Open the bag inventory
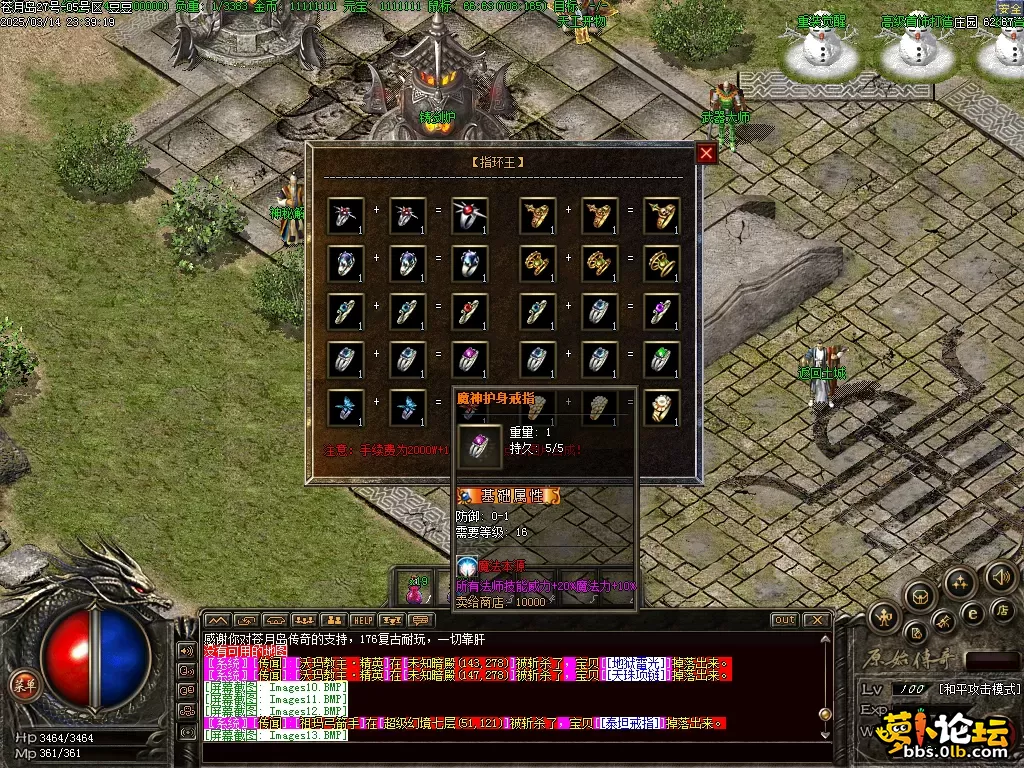Image resolution: width=1024 pixels, height=768 pixels. 919,598
